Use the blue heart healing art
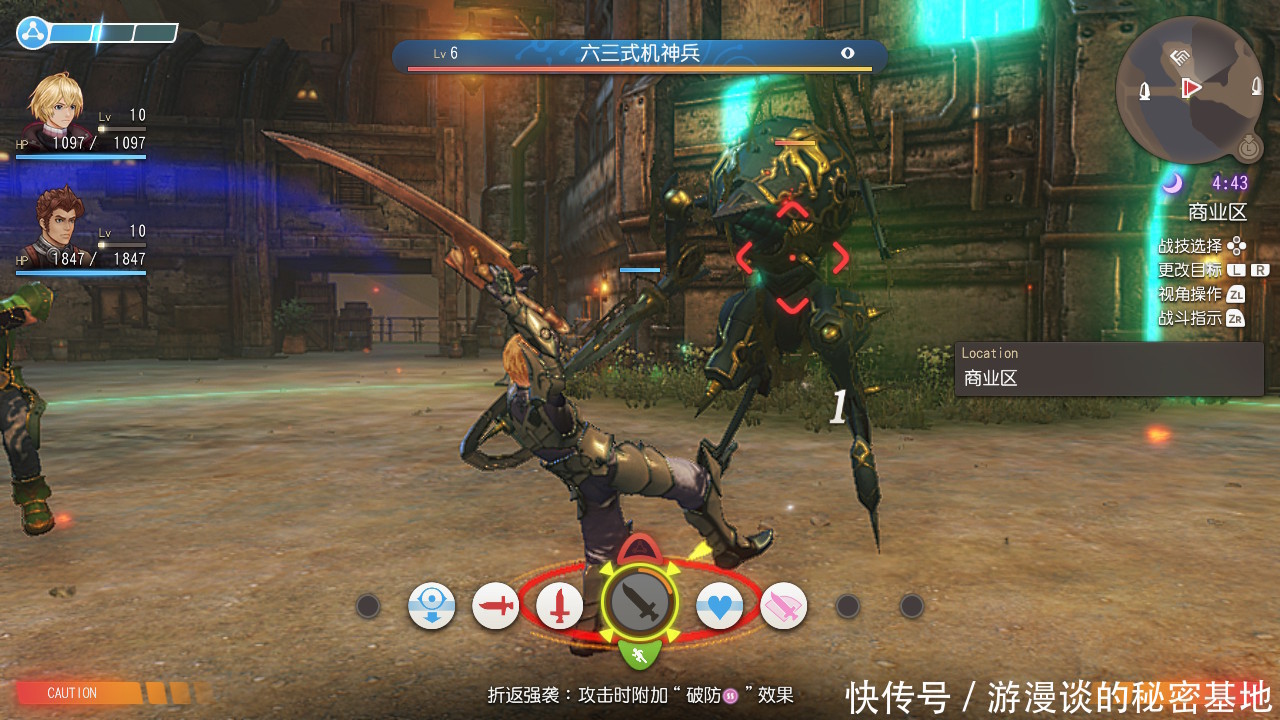This screenshot has height=720, width=1280. pos(719,605)
